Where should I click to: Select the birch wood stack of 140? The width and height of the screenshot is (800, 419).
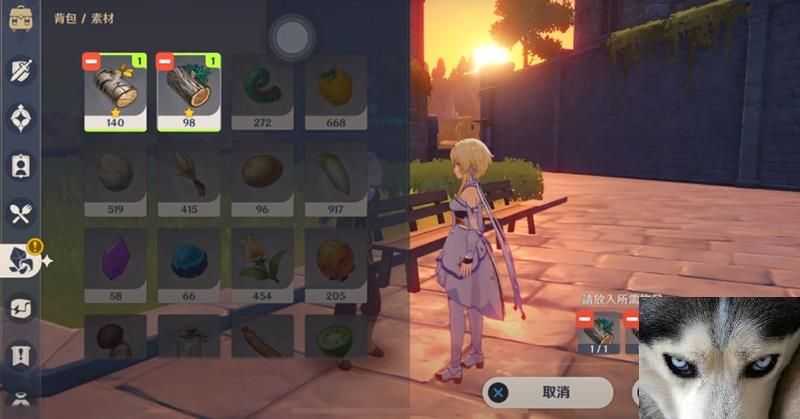(x=115, y=93)
